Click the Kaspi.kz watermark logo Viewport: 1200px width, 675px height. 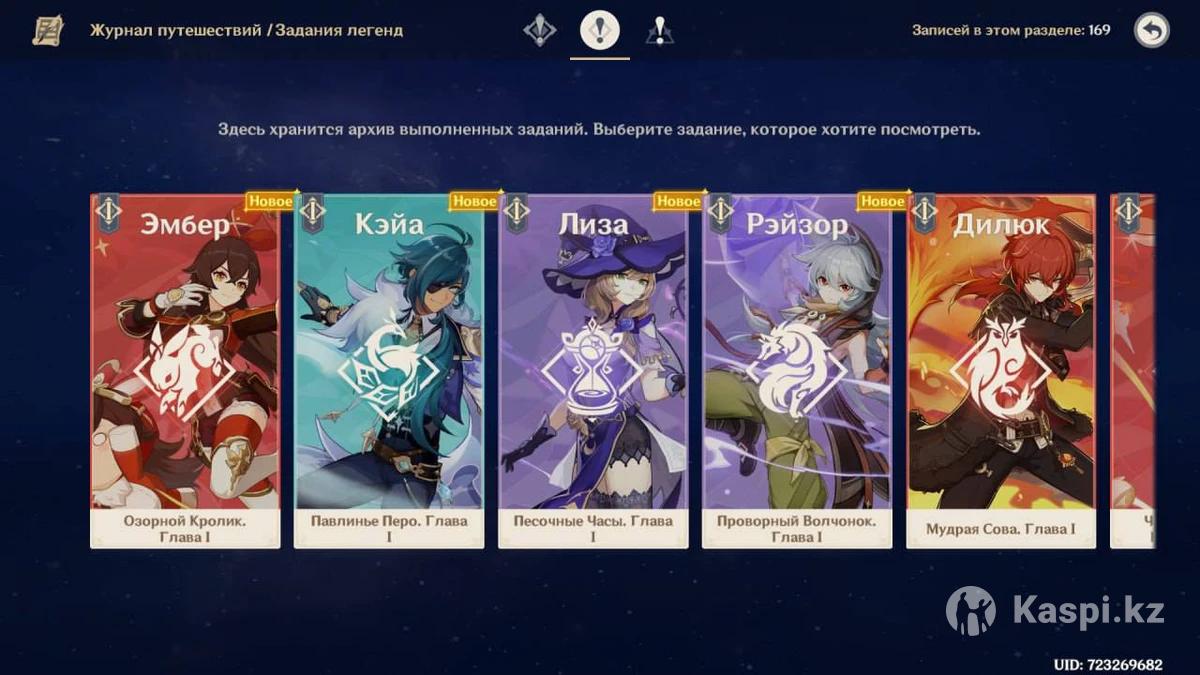tap(1055, 610)
